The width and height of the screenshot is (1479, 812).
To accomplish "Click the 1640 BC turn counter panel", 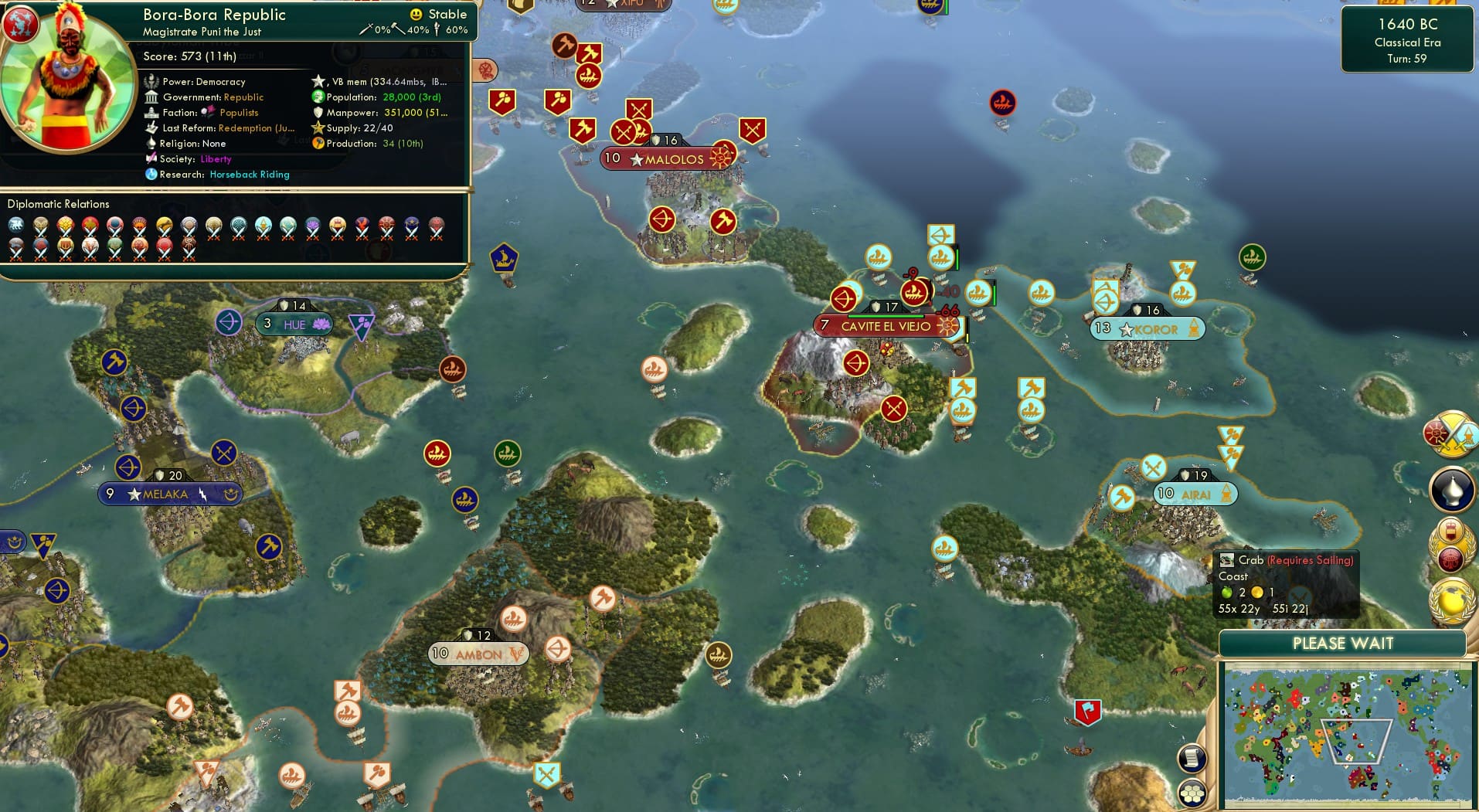I will [x=1407, y=39].
